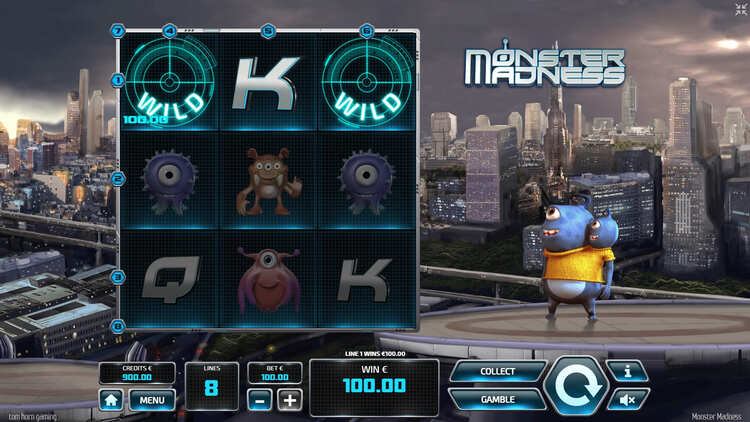
Task: Select payline marker number 4
Action: point(169,31)
